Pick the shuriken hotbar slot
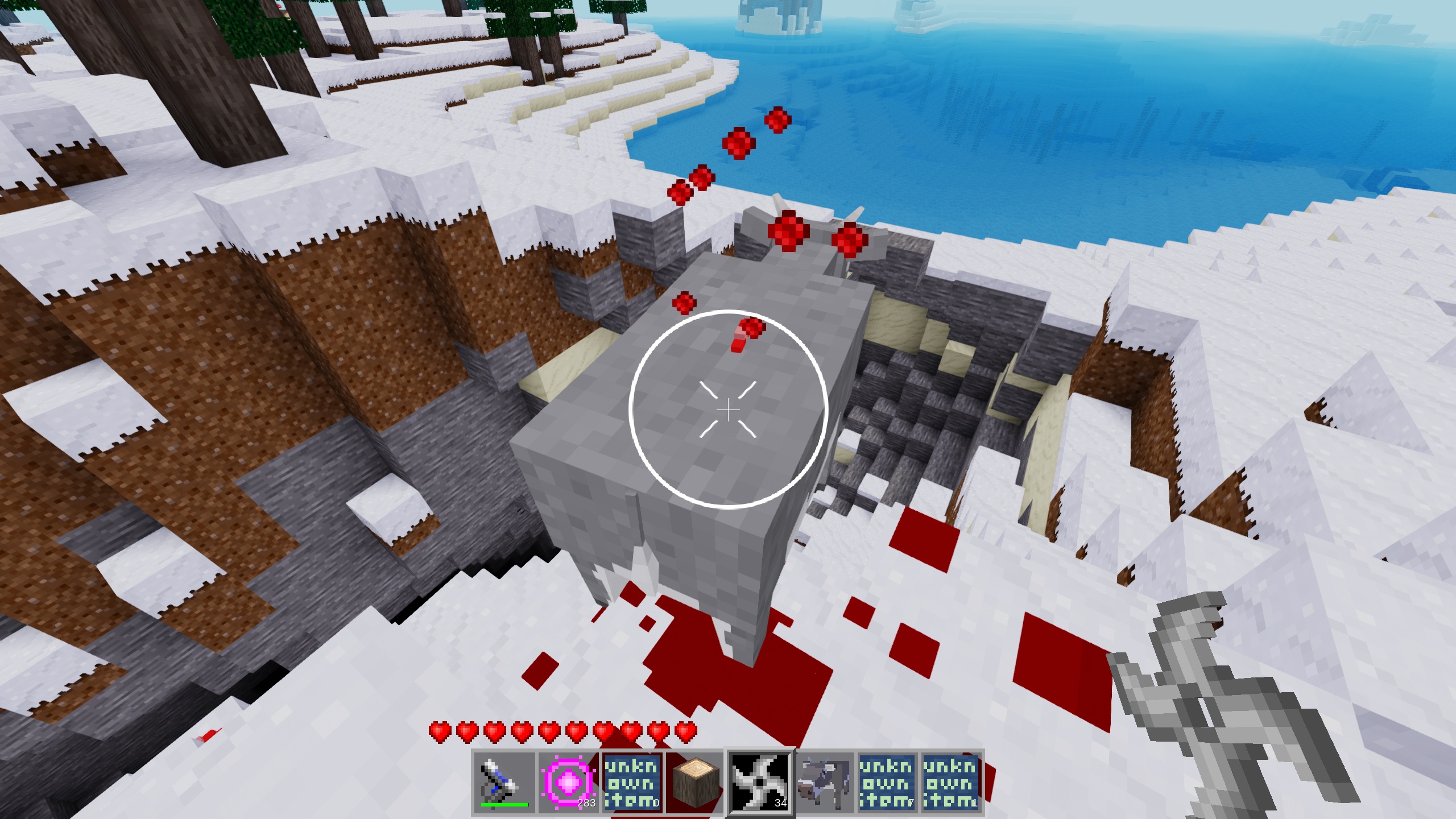 coord(760,783)
